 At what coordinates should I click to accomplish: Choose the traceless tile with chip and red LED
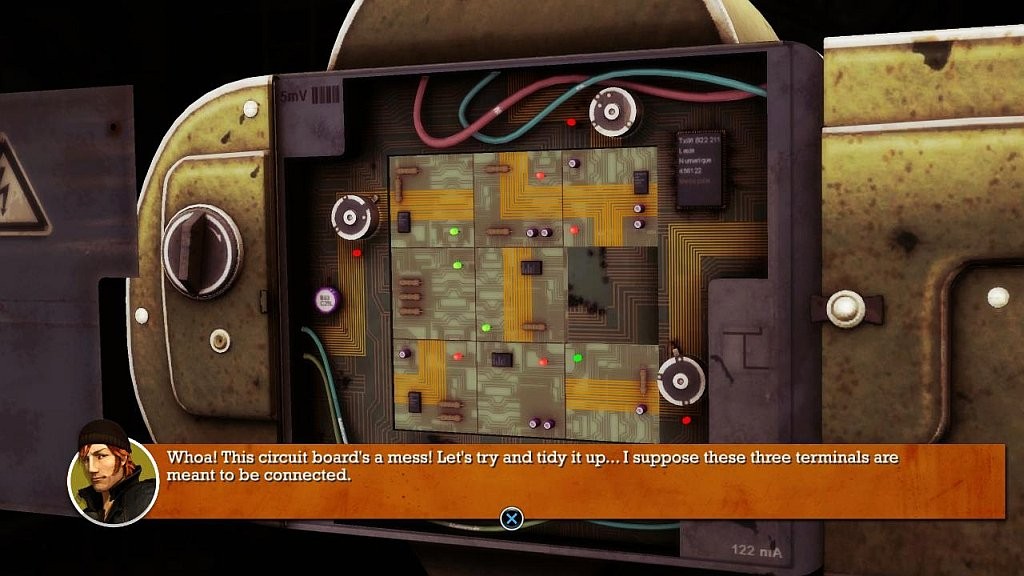pos(520,383)
